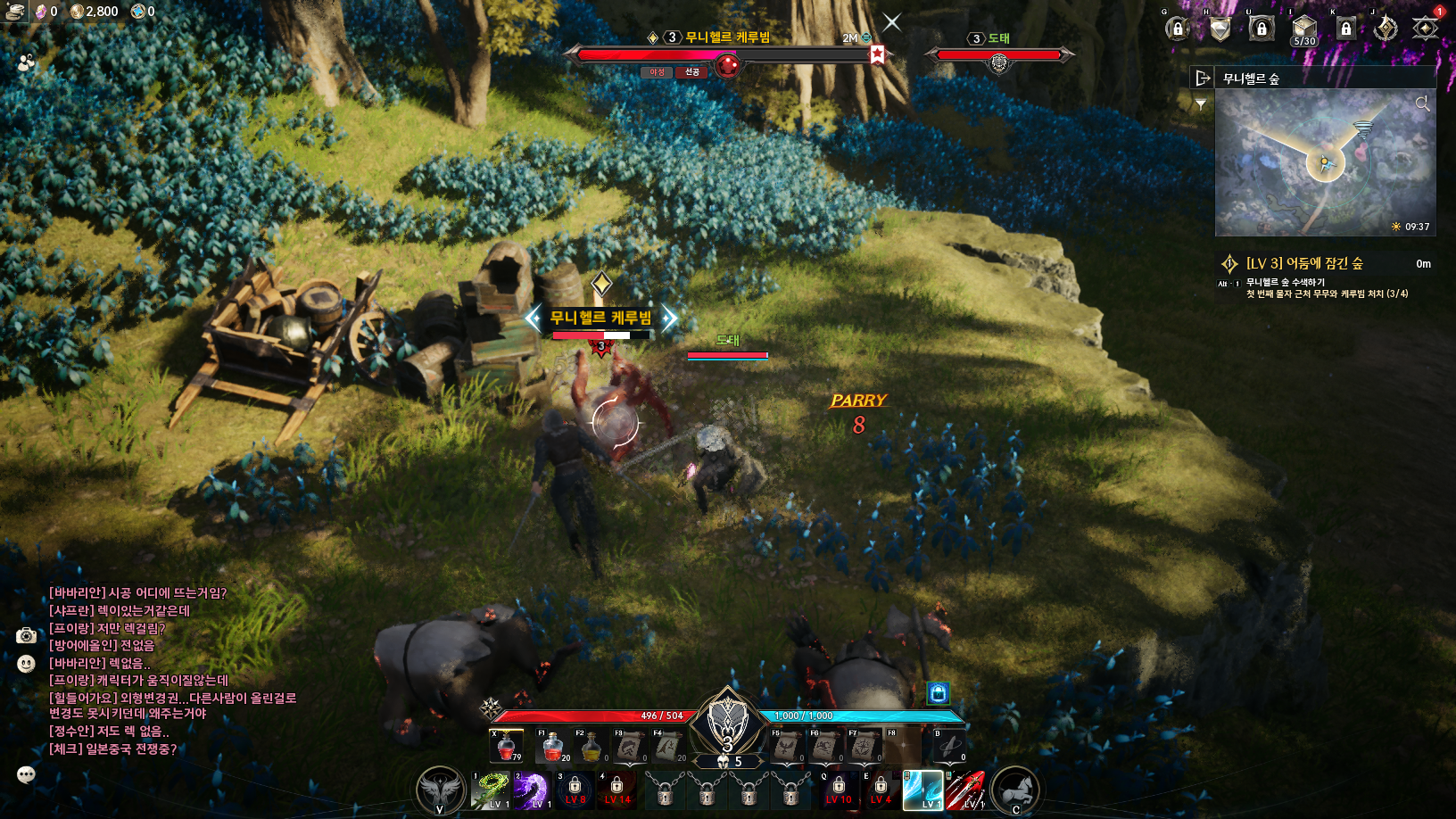Image resolution: width=1456 pixels, height=819 pixels.
Task: Click the winged emblem button left of skills
Action: pyautogui.click(x=441, y=790)
